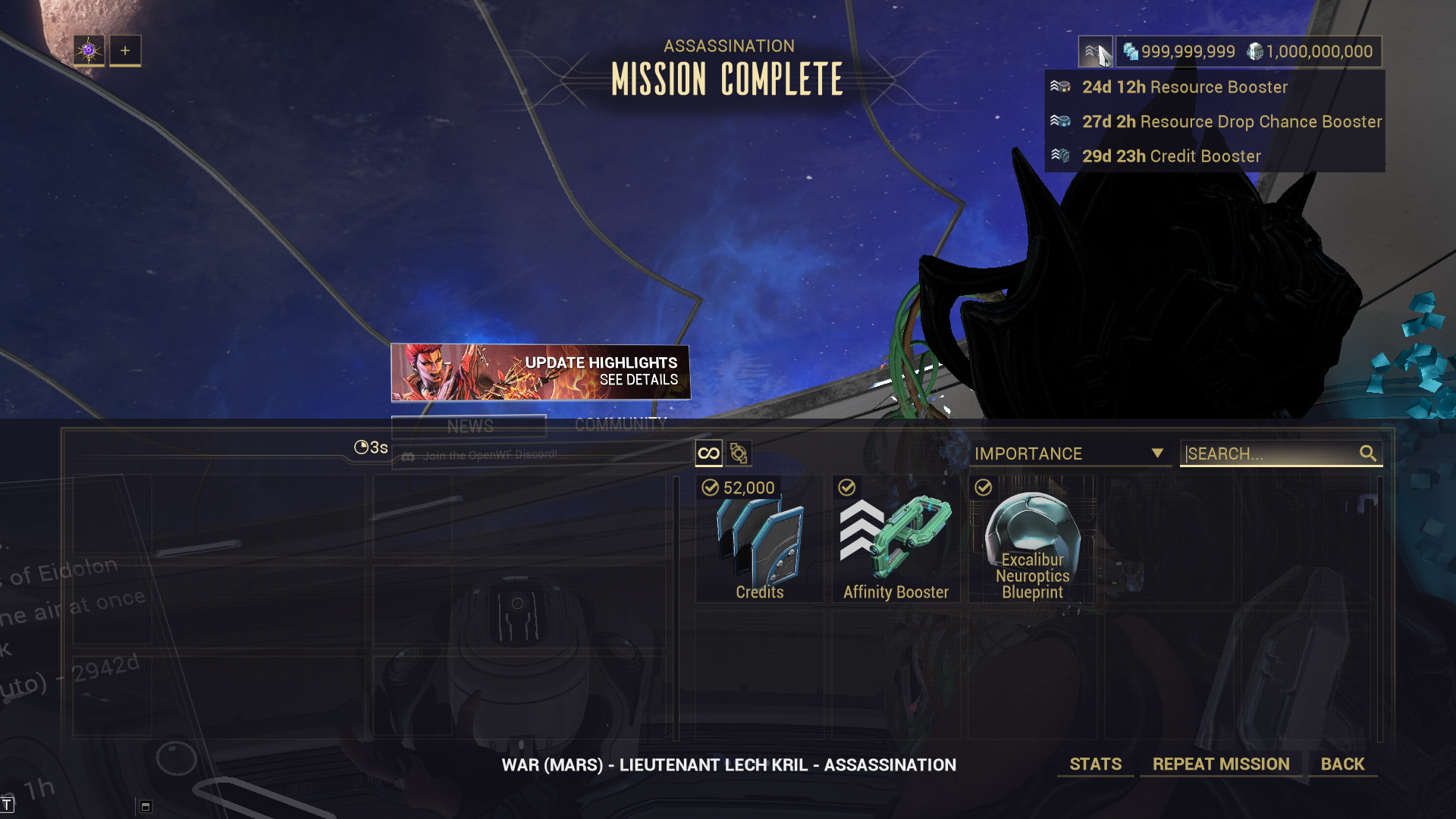
Task: Switch to the Community tab
Action: 620,425
